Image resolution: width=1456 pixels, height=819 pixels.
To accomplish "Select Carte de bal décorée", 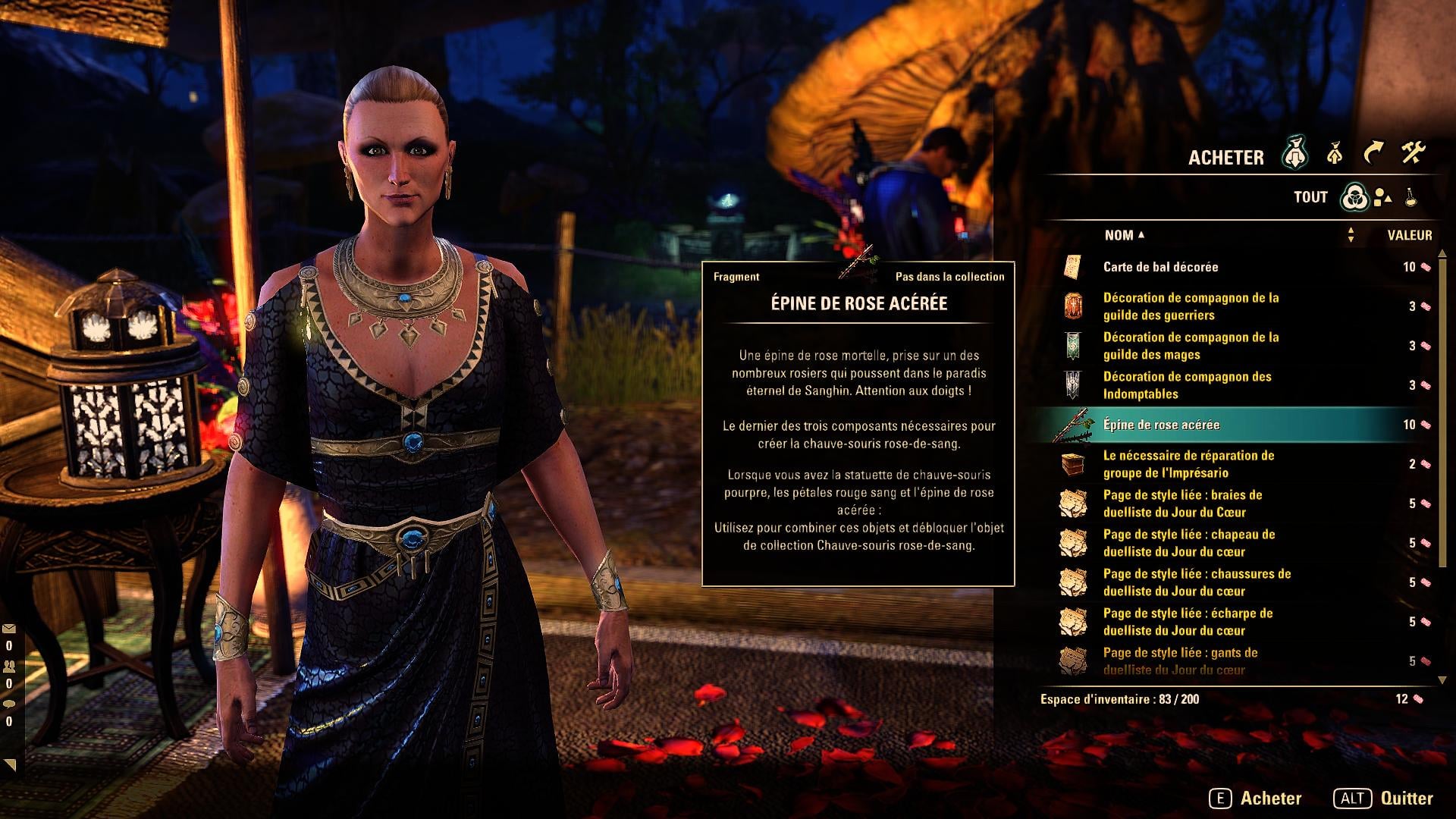I will click(x=1160, y=267).
